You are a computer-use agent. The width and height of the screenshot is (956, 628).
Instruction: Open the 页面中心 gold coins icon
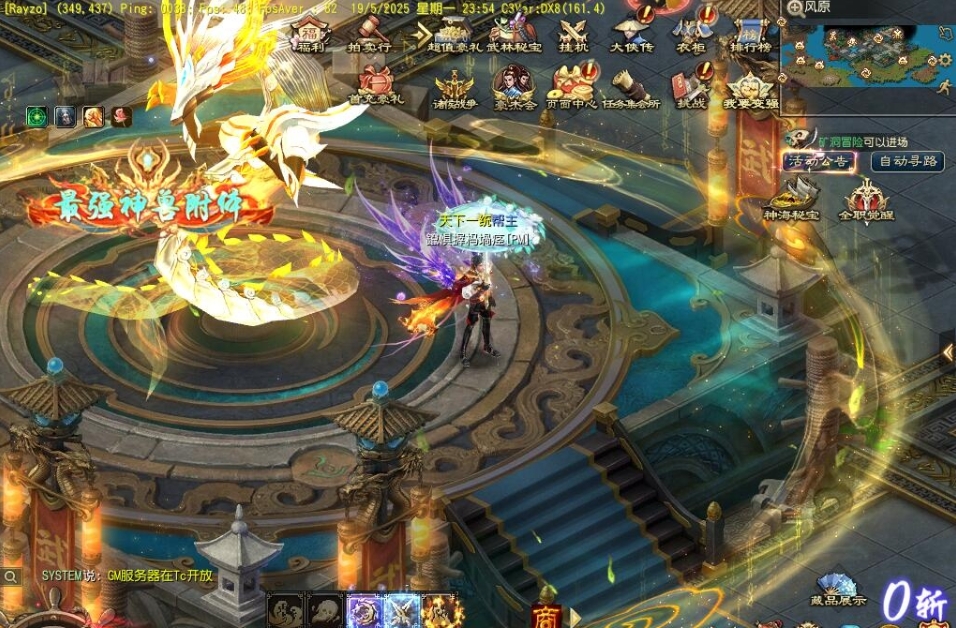pyautogui.click(x=575, y=88)
